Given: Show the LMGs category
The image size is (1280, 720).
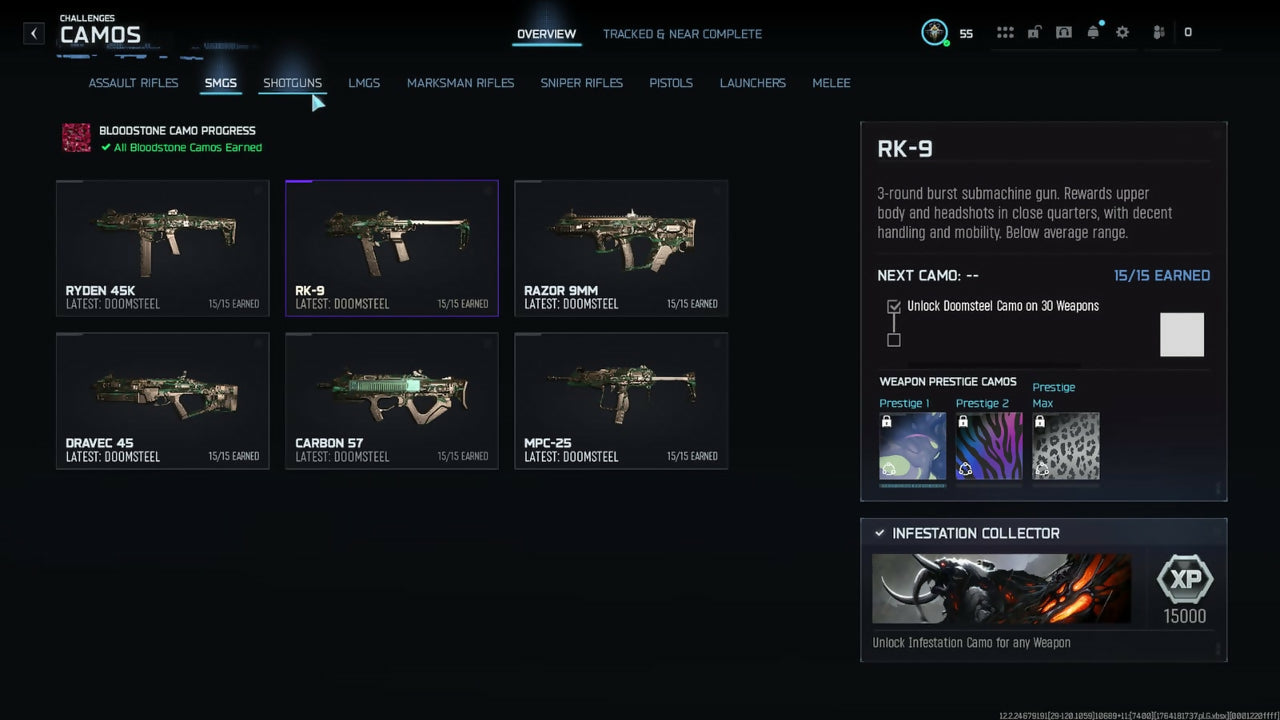Looking at the screenshot, I should pyautogui.click(x=364, y=83).
